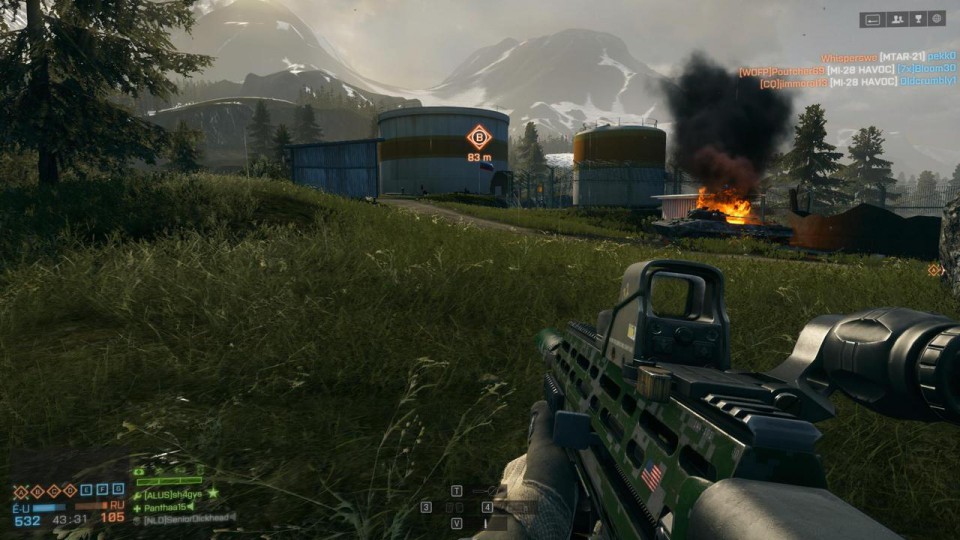Select blue flag G in objective strip
Image resolution: width=960 pixels, height=540 pixels.
point(118,490)
